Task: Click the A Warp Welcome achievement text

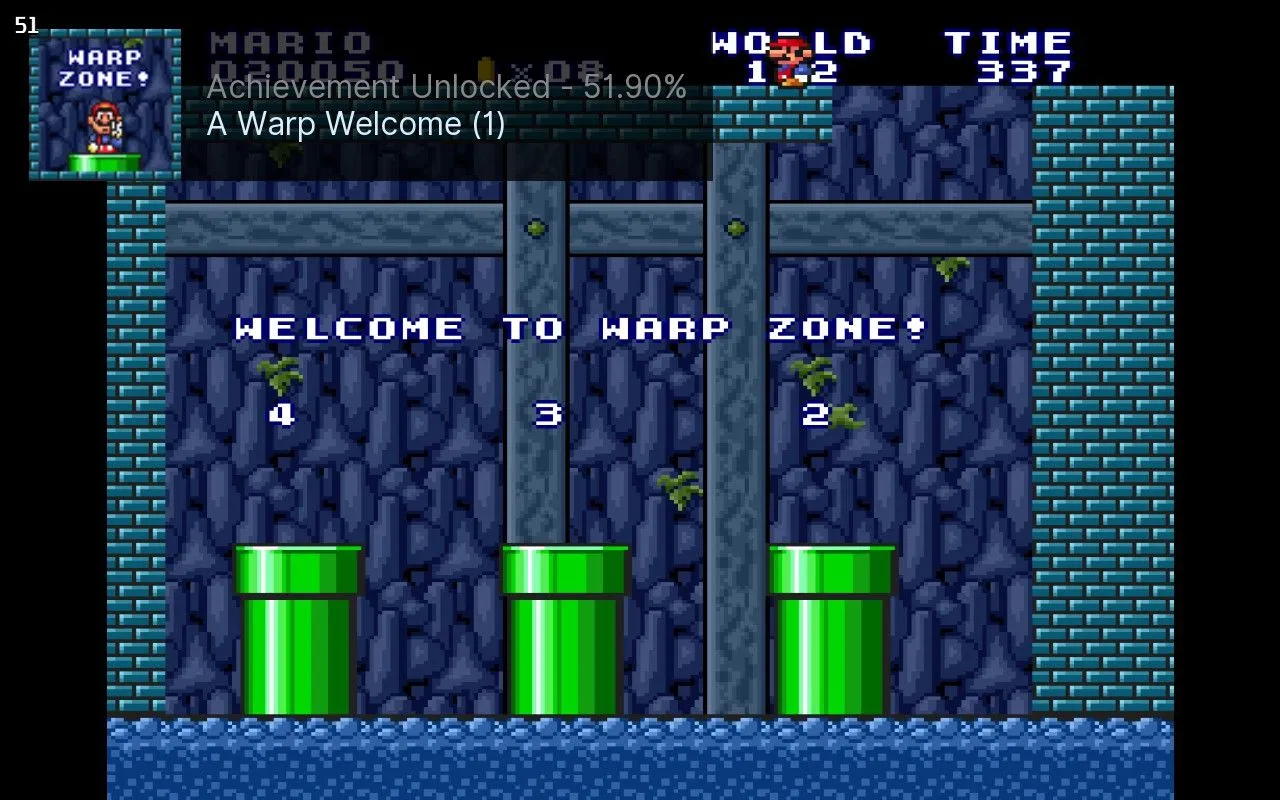Action: (x=355, y=124)
